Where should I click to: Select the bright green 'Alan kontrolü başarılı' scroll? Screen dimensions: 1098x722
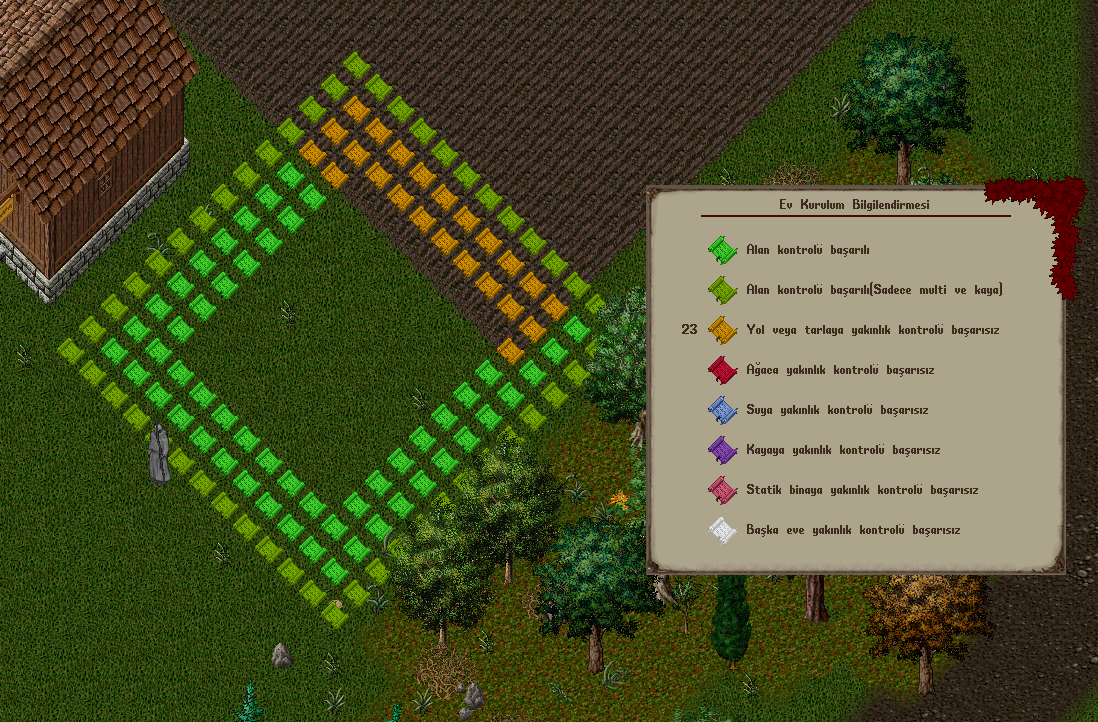click(x=722, y=250)
